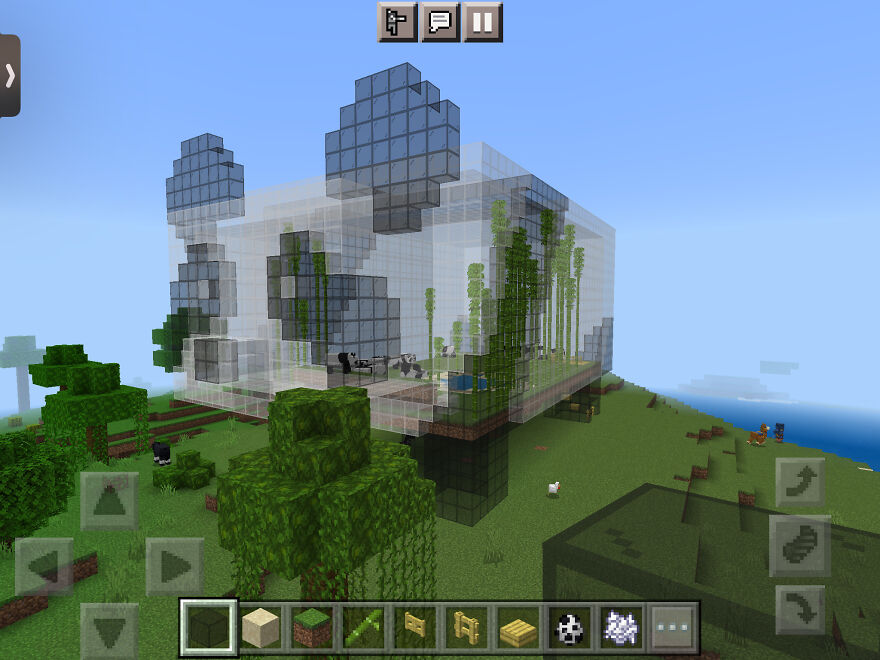Select the dark green glass block slot
This screenshot has width=880, height=660.
(209, 628)
